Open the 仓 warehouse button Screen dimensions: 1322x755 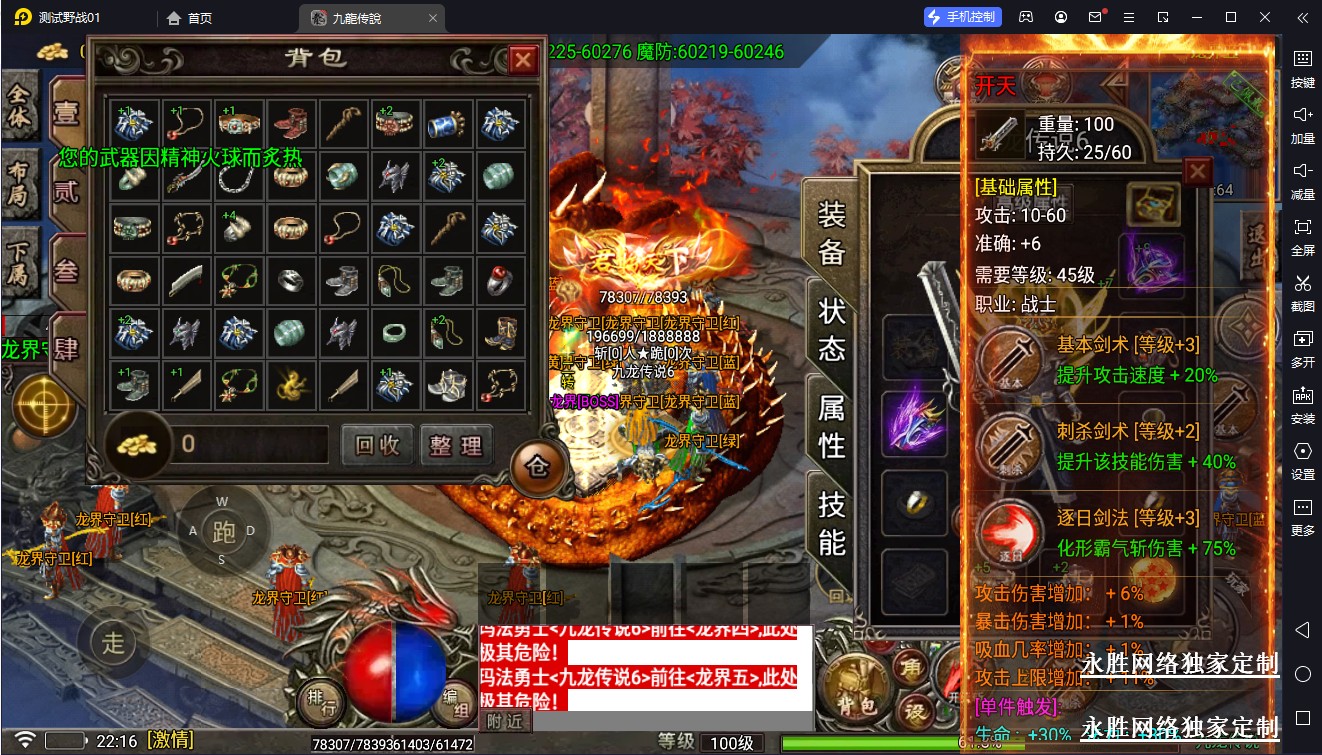point(538,466)
